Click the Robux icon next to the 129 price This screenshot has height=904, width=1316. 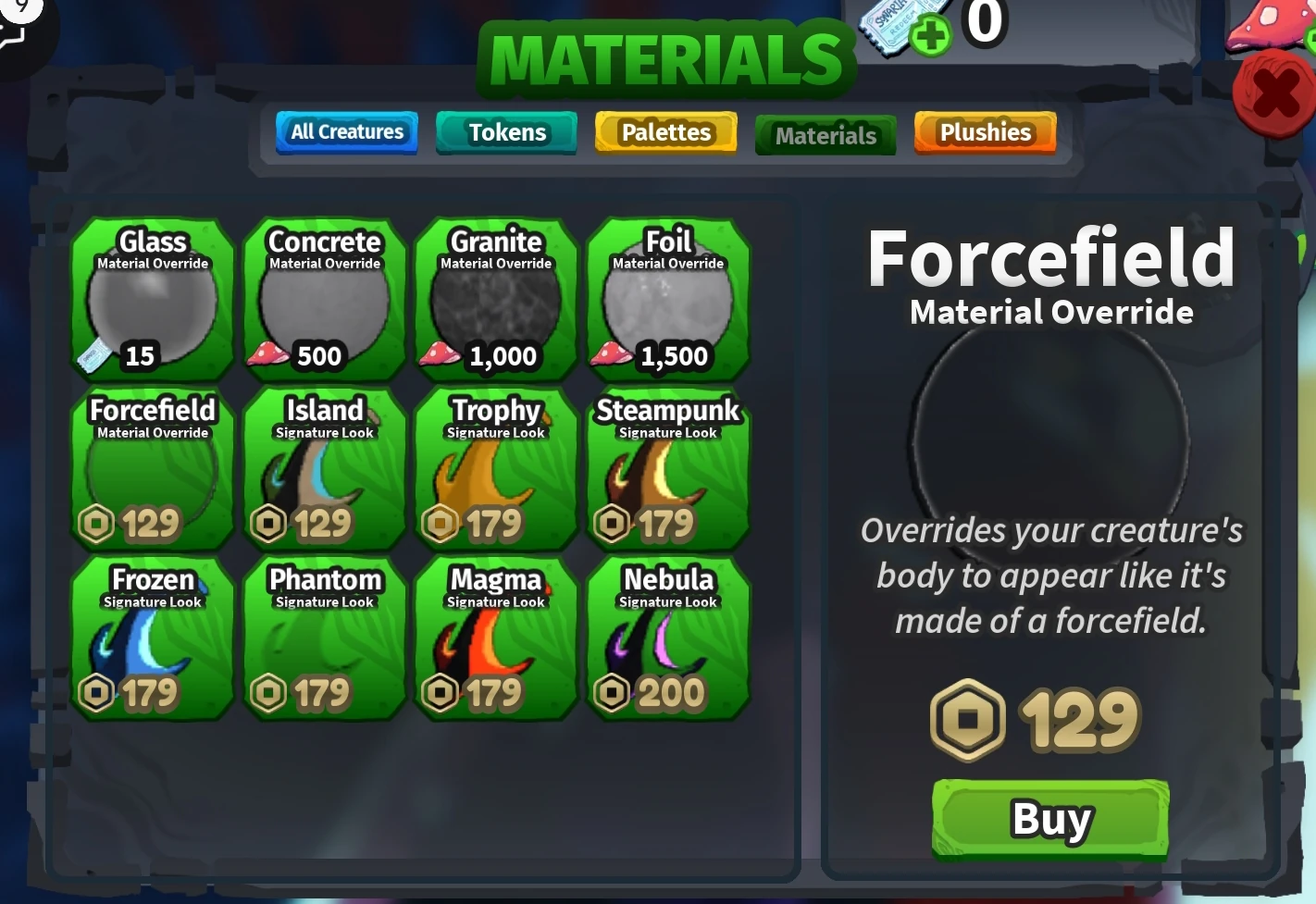tap(968, 720)
